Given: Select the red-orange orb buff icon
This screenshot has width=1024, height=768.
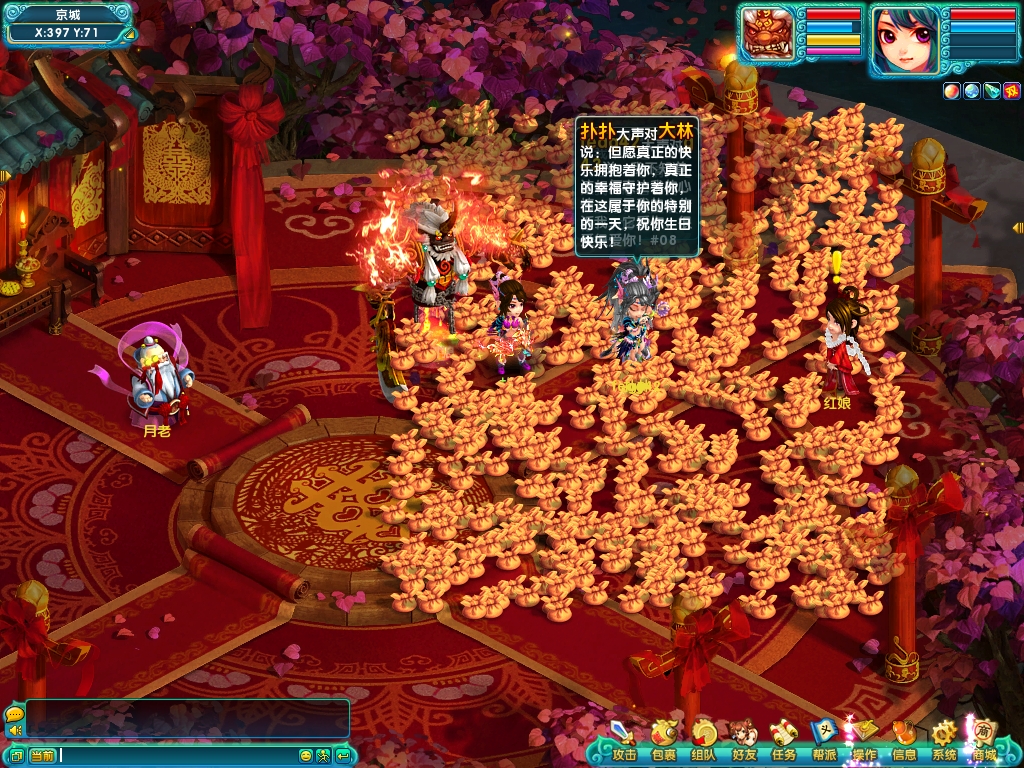Looking at the screenshot, I should coord(951,91).
